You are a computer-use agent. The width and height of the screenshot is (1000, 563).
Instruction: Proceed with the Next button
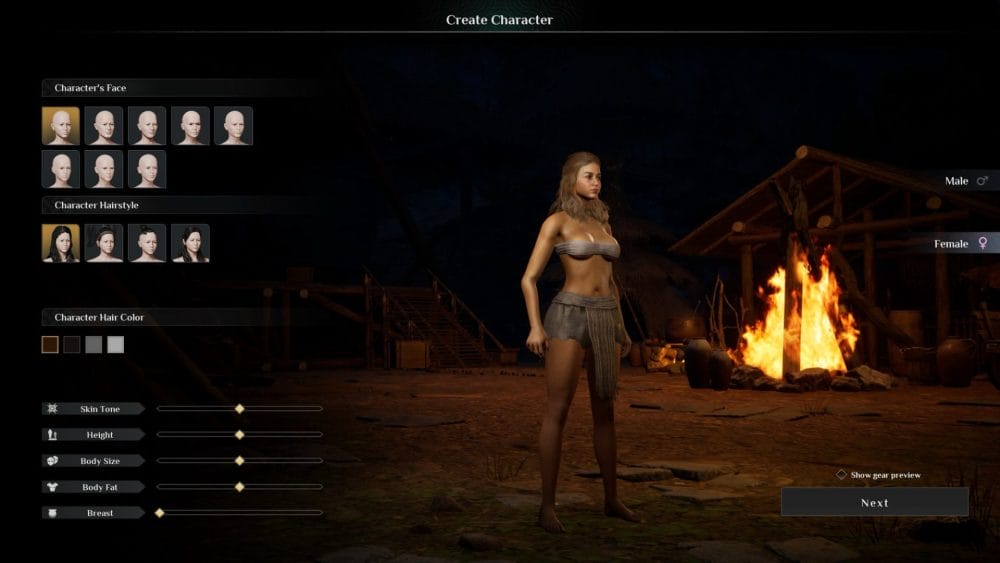tap(874, 502)
